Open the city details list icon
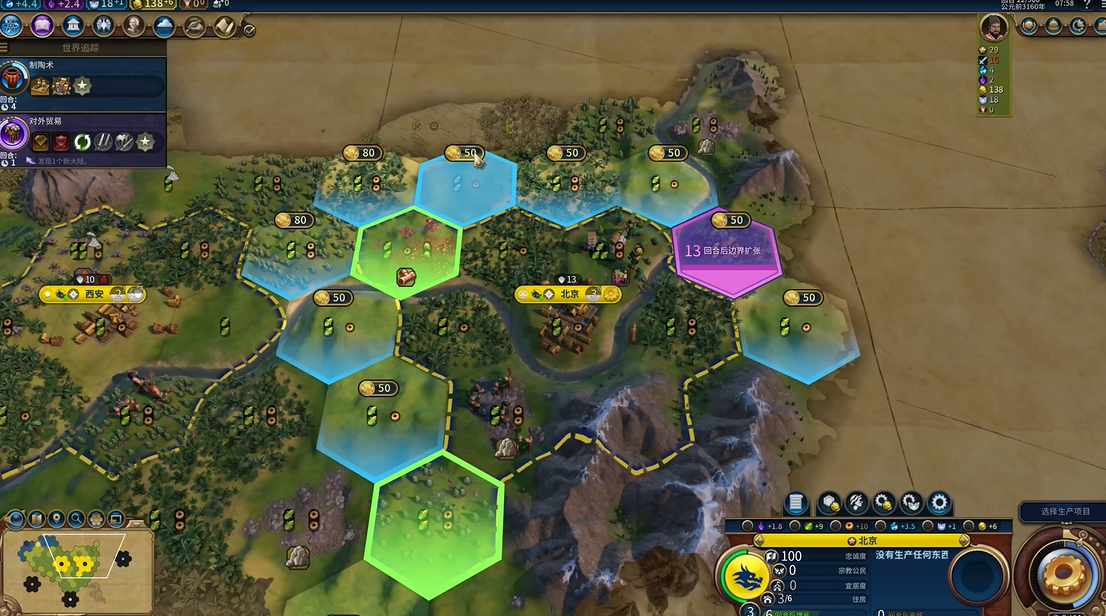Screen dimensions: 1106x616 click(x=796, y=502)
